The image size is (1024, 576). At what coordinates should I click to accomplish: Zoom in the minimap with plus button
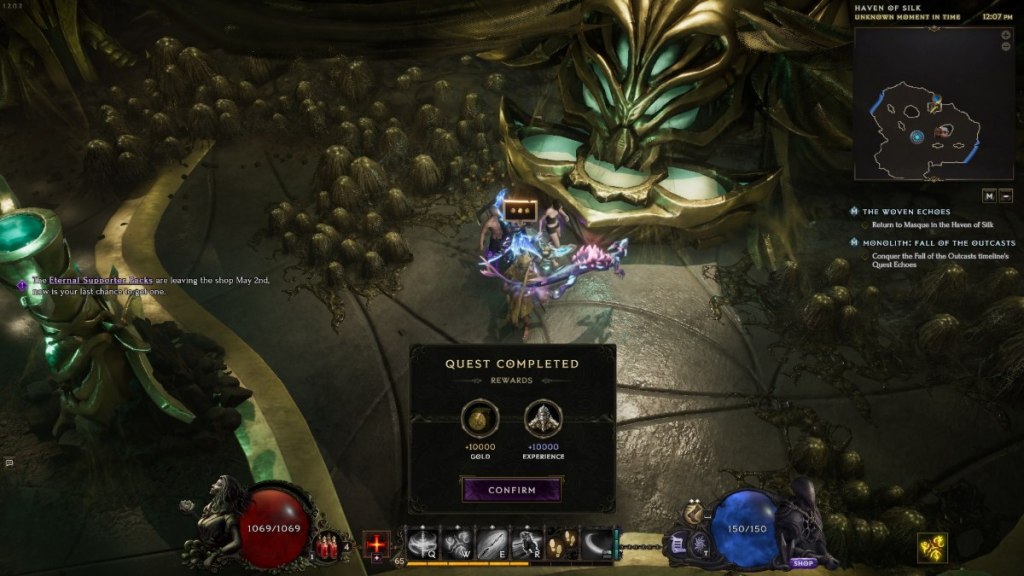[x=1005, y=35]
